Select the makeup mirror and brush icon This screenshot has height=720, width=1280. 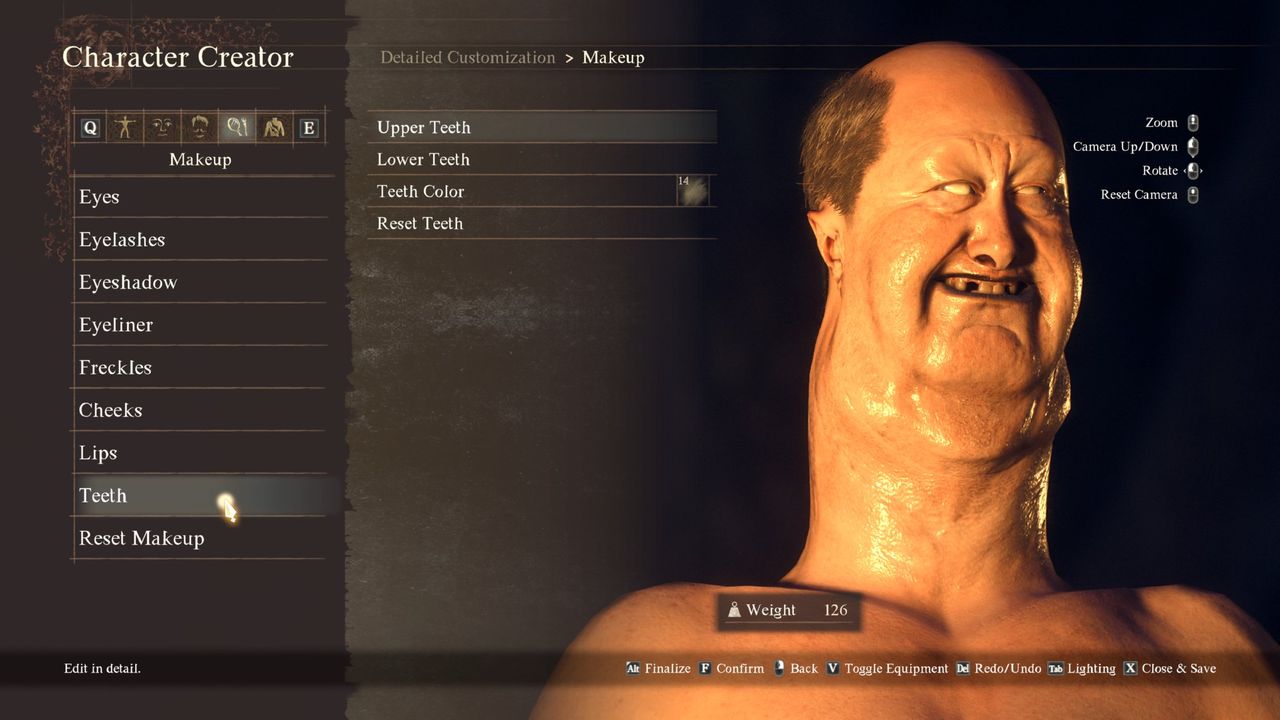[x=237, y=127]
